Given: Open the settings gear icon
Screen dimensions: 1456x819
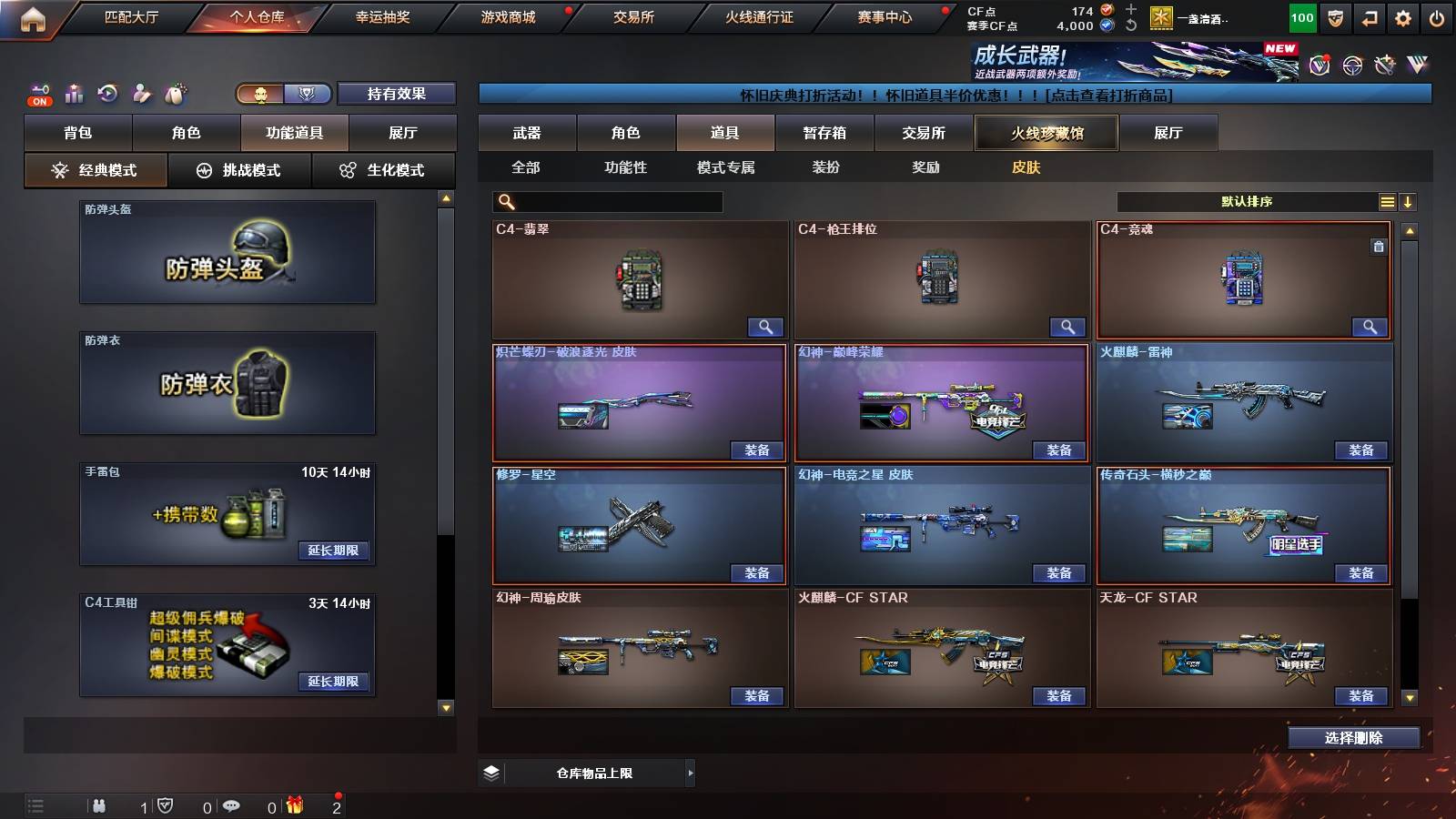Looking at the screenshot, I should click(x=1404, y=16).
